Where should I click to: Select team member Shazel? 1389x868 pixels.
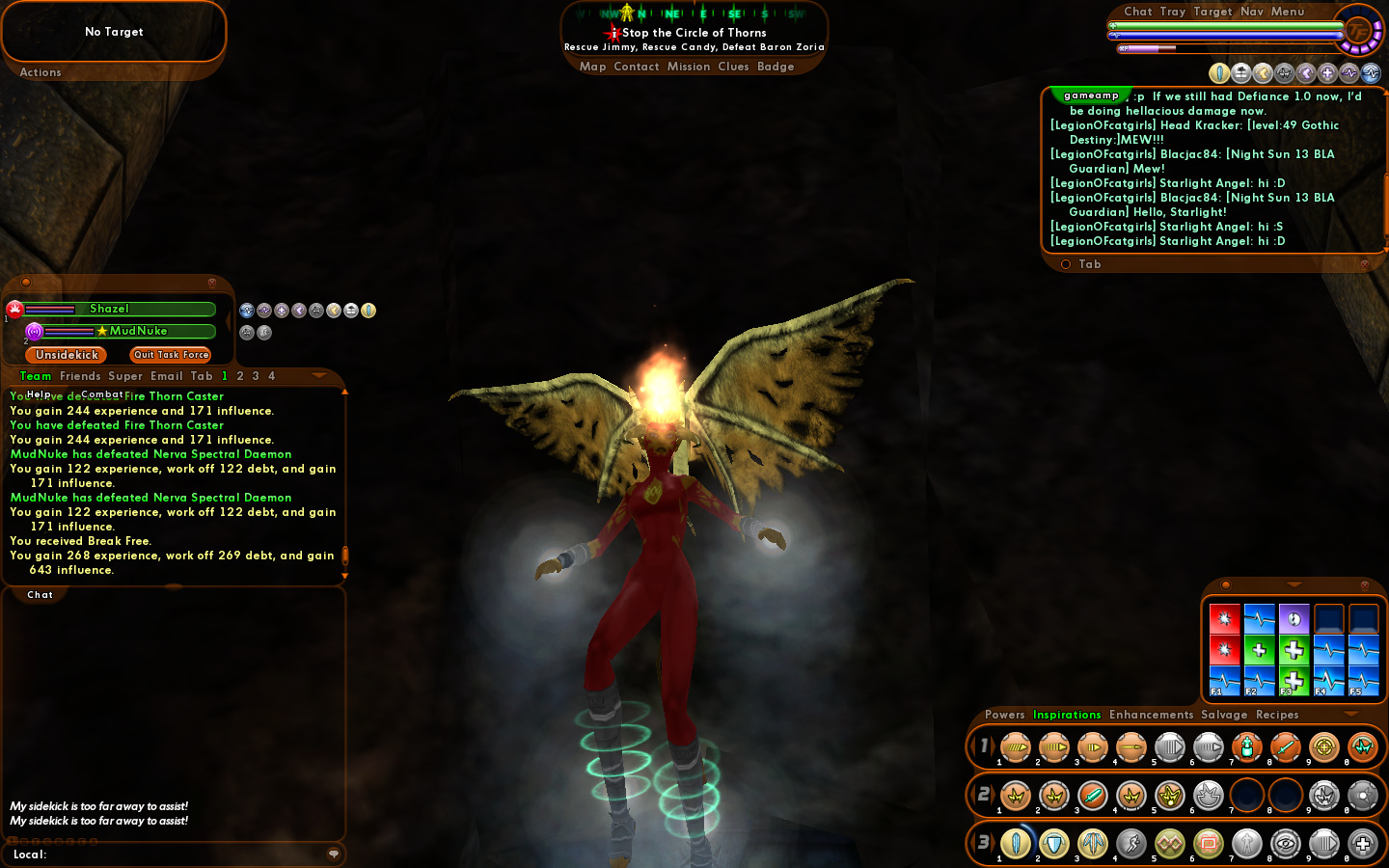(x=109, y=309)
